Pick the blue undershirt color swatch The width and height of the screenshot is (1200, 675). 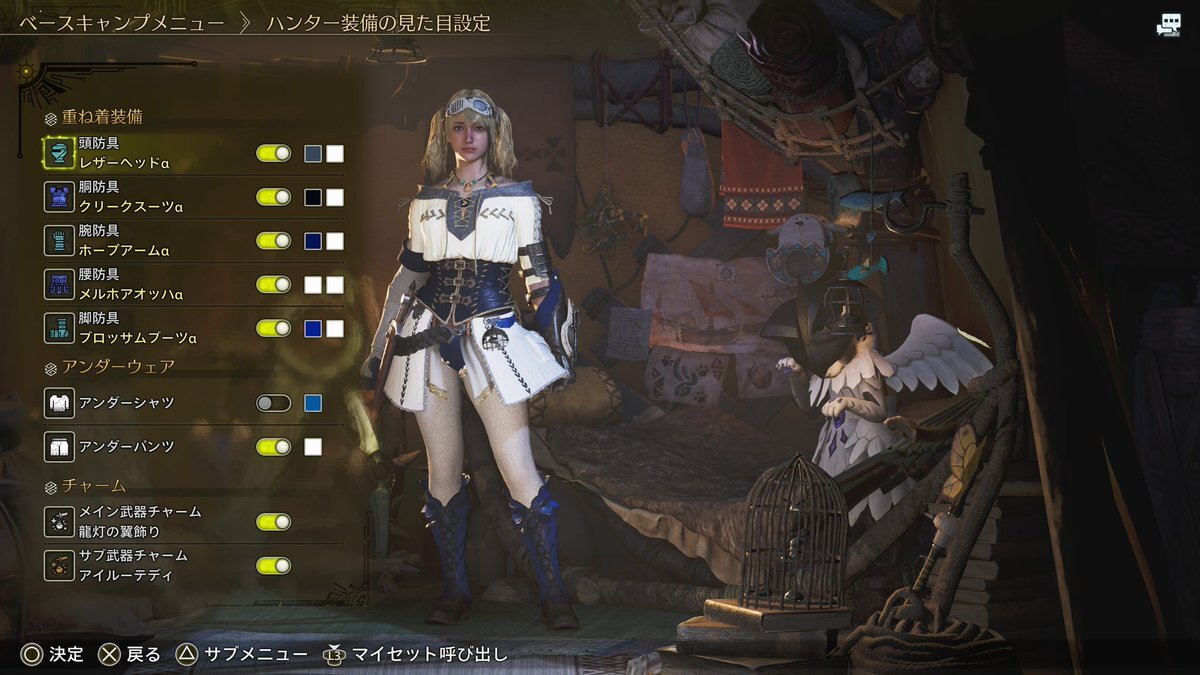tap(313, 403)
